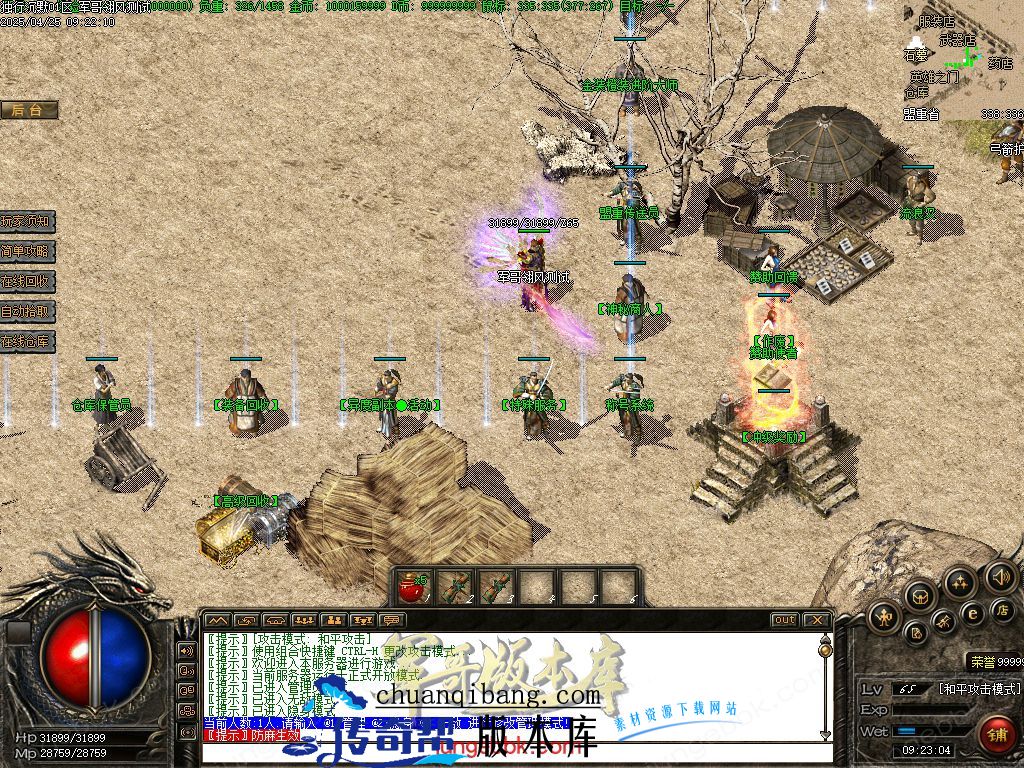Toggle the 自动拾取 auto-pickup option

coord(27,311)
